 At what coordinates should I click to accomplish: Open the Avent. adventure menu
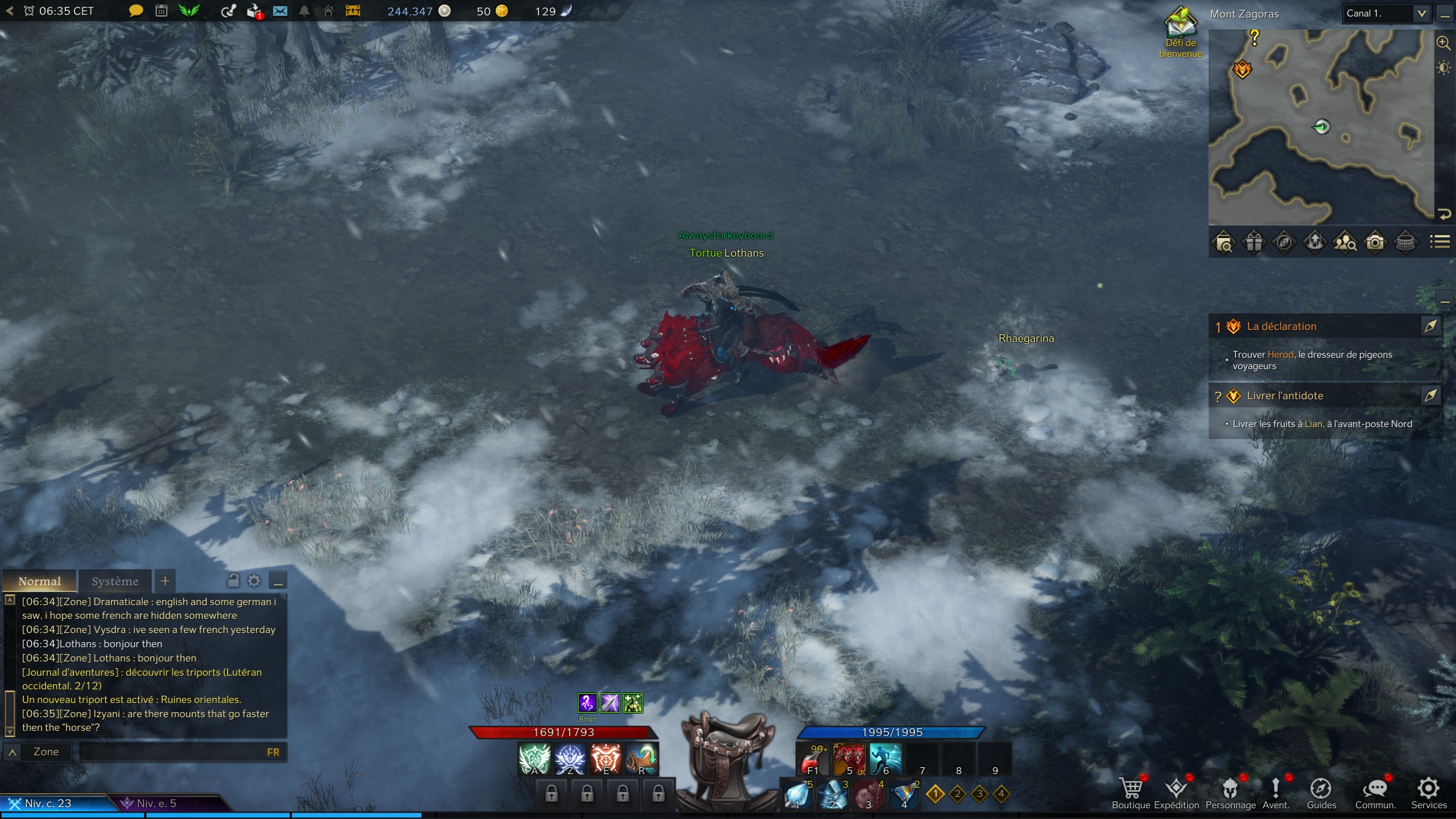[1276, 792]
